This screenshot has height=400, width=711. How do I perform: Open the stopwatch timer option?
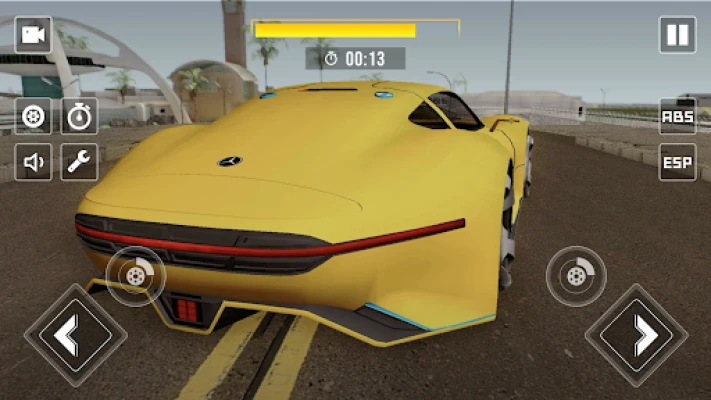pos(80,116)
